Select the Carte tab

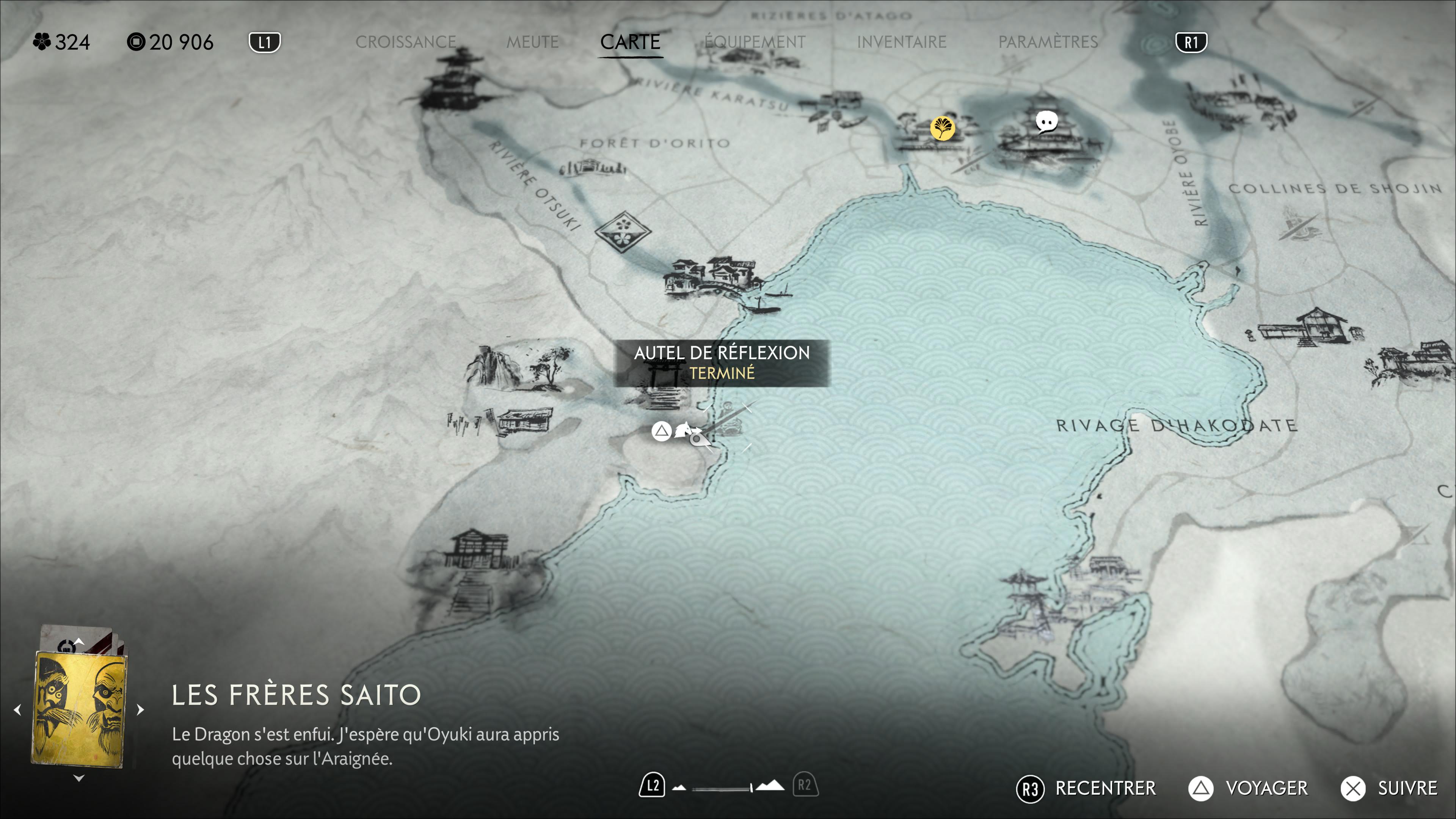(x=630, y=42)
